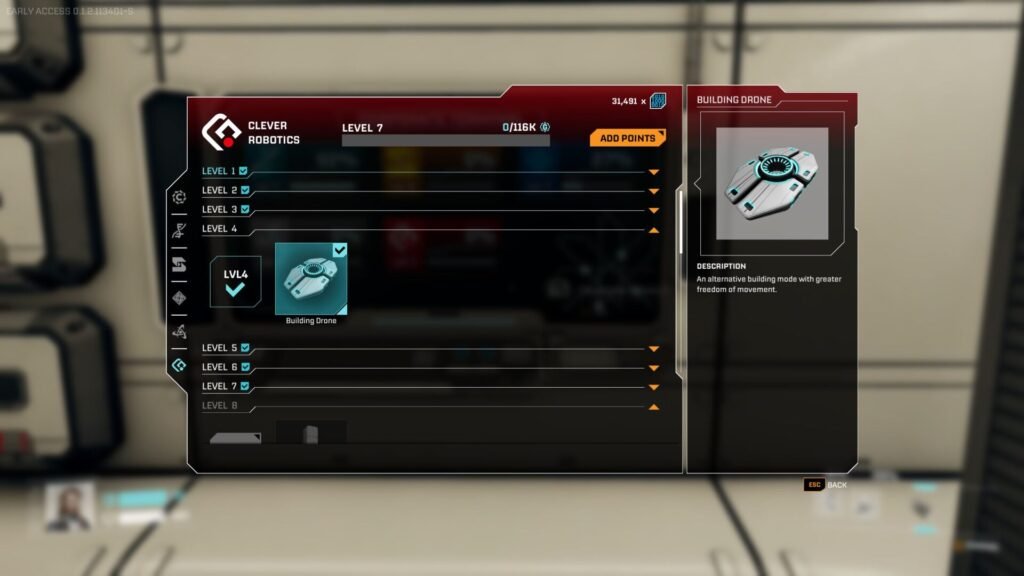
Task: Click the level list scrollbar
Action: click(x=681, y=220)
